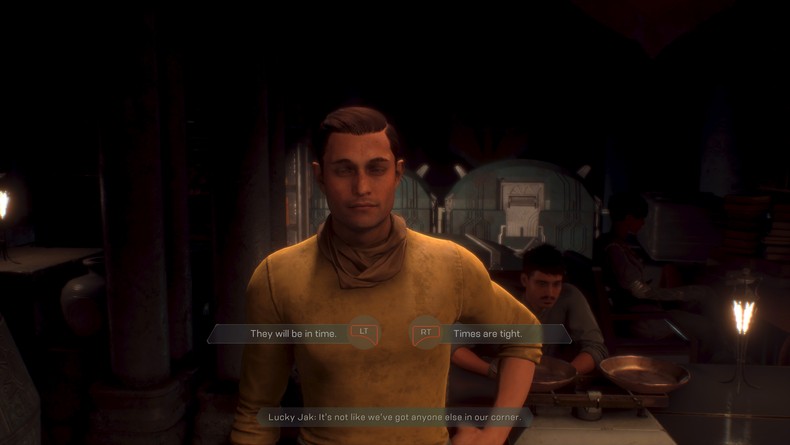Choose the reply "They will be in time."
This screenshot has width=790, height=445.
295,333
